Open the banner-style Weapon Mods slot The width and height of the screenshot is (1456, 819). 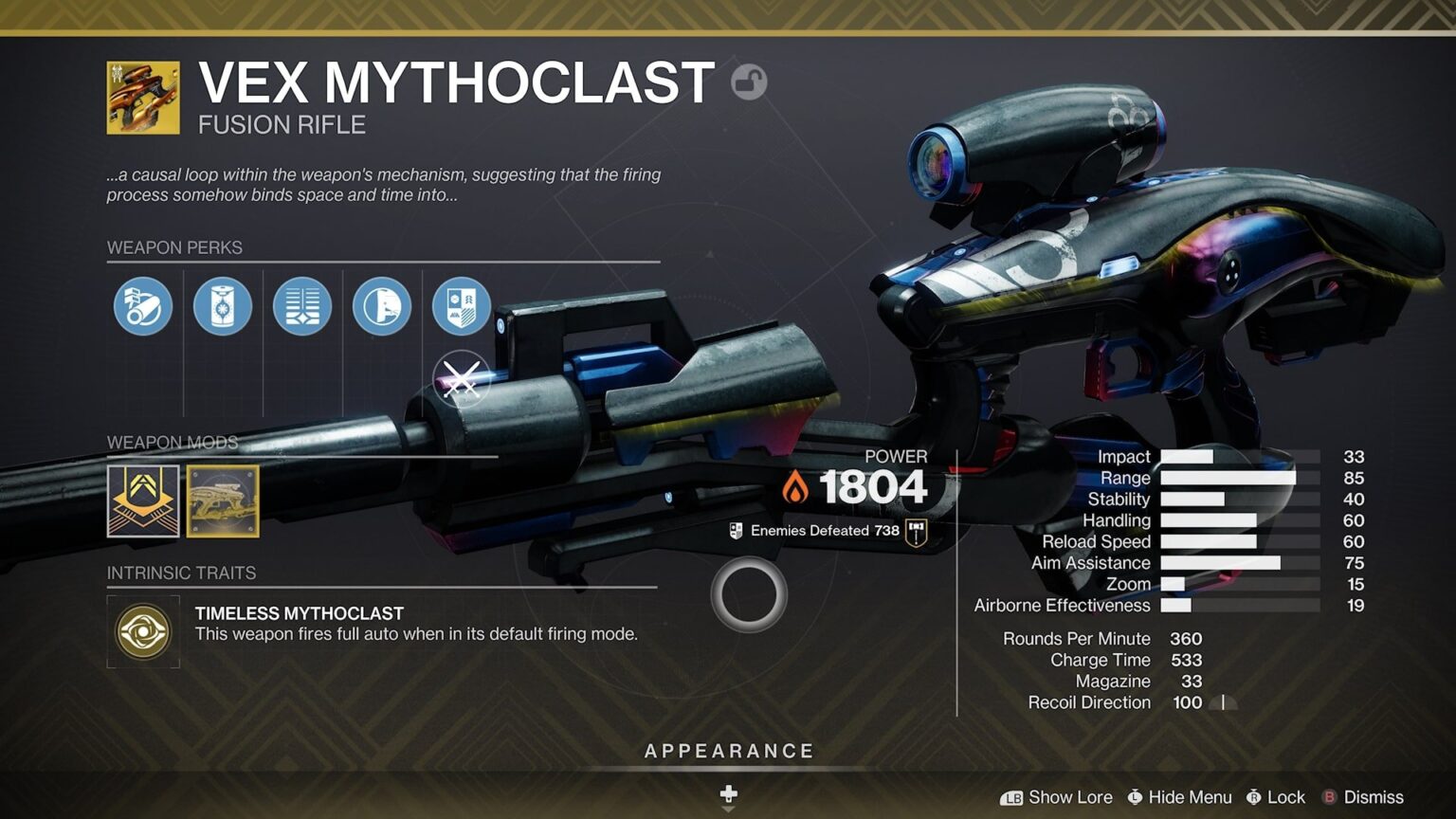tap(142, 502)
